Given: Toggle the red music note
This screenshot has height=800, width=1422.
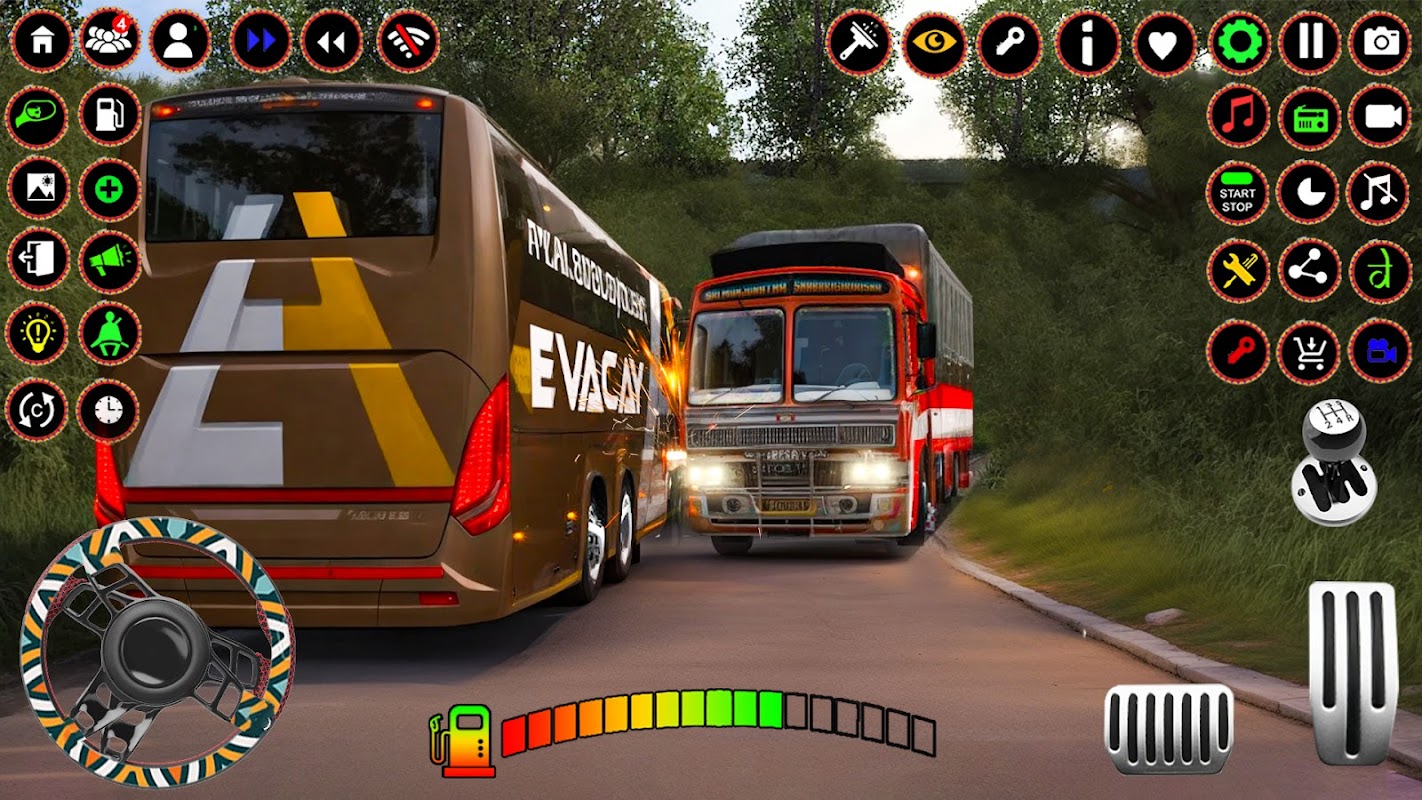Looking at the screenshot, I should [1238, 116].
